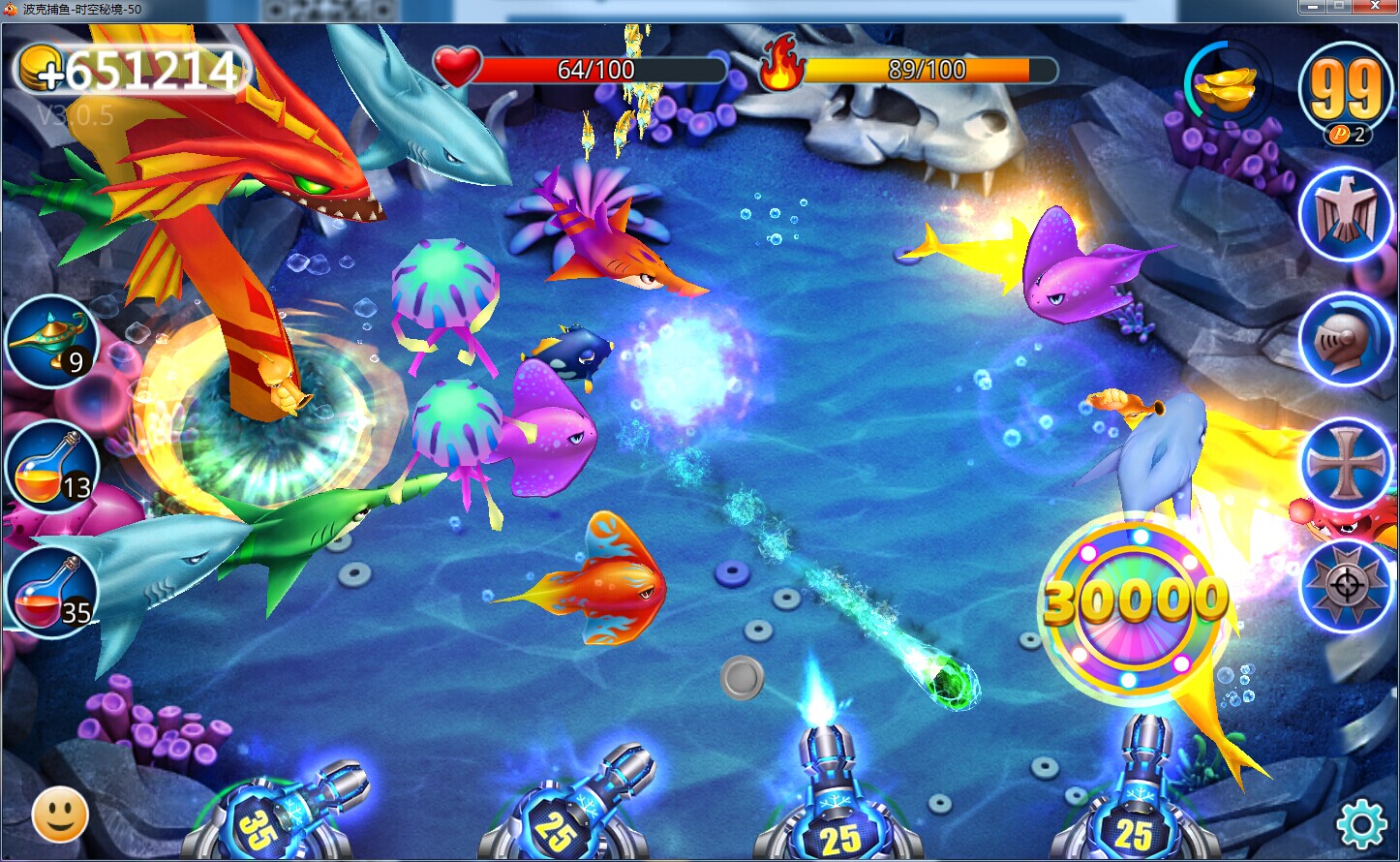
Task: Activate the orange potion with 13 left
Action: coord(52,468)
